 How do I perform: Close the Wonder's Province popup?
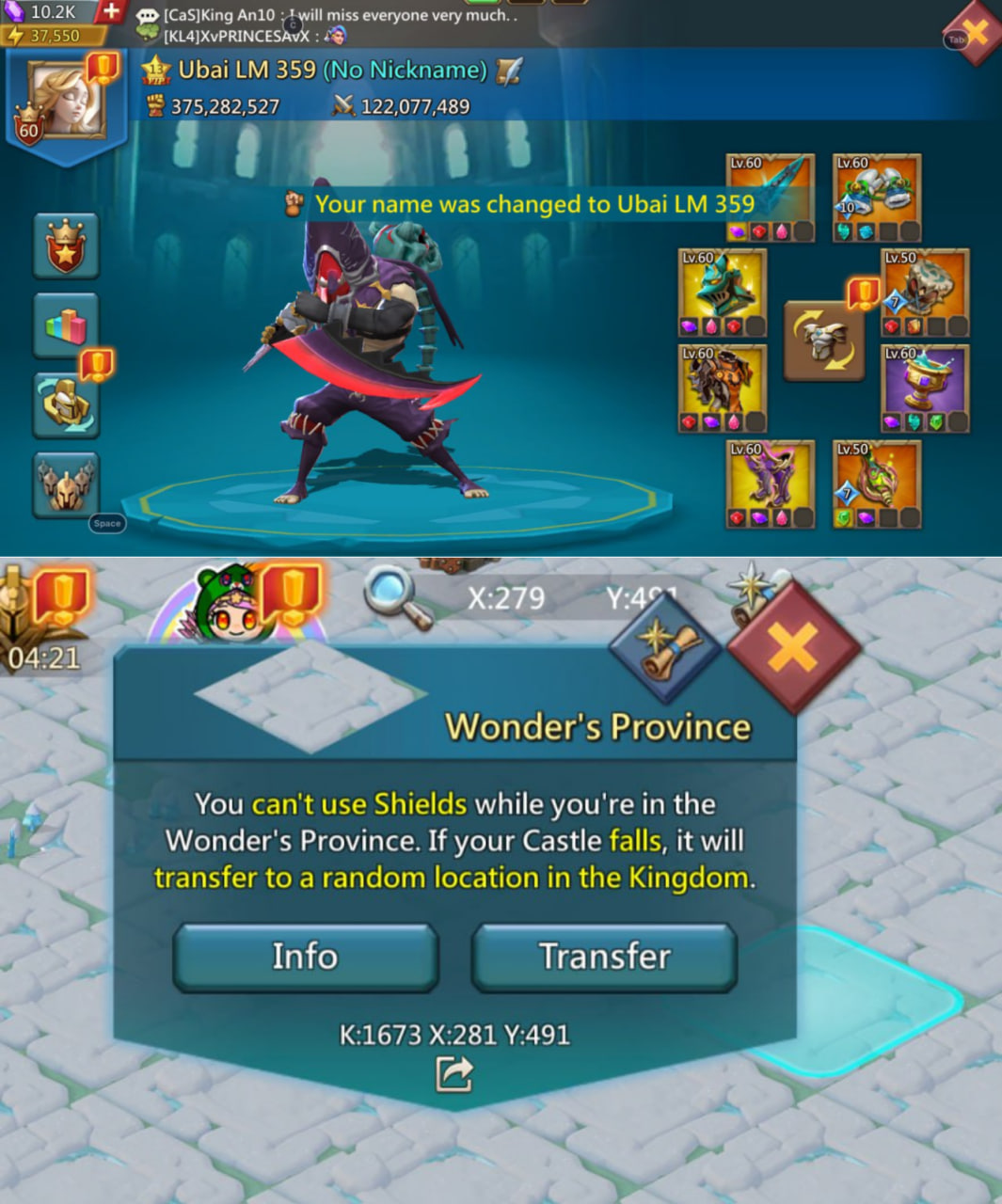[x=792, y=648]
